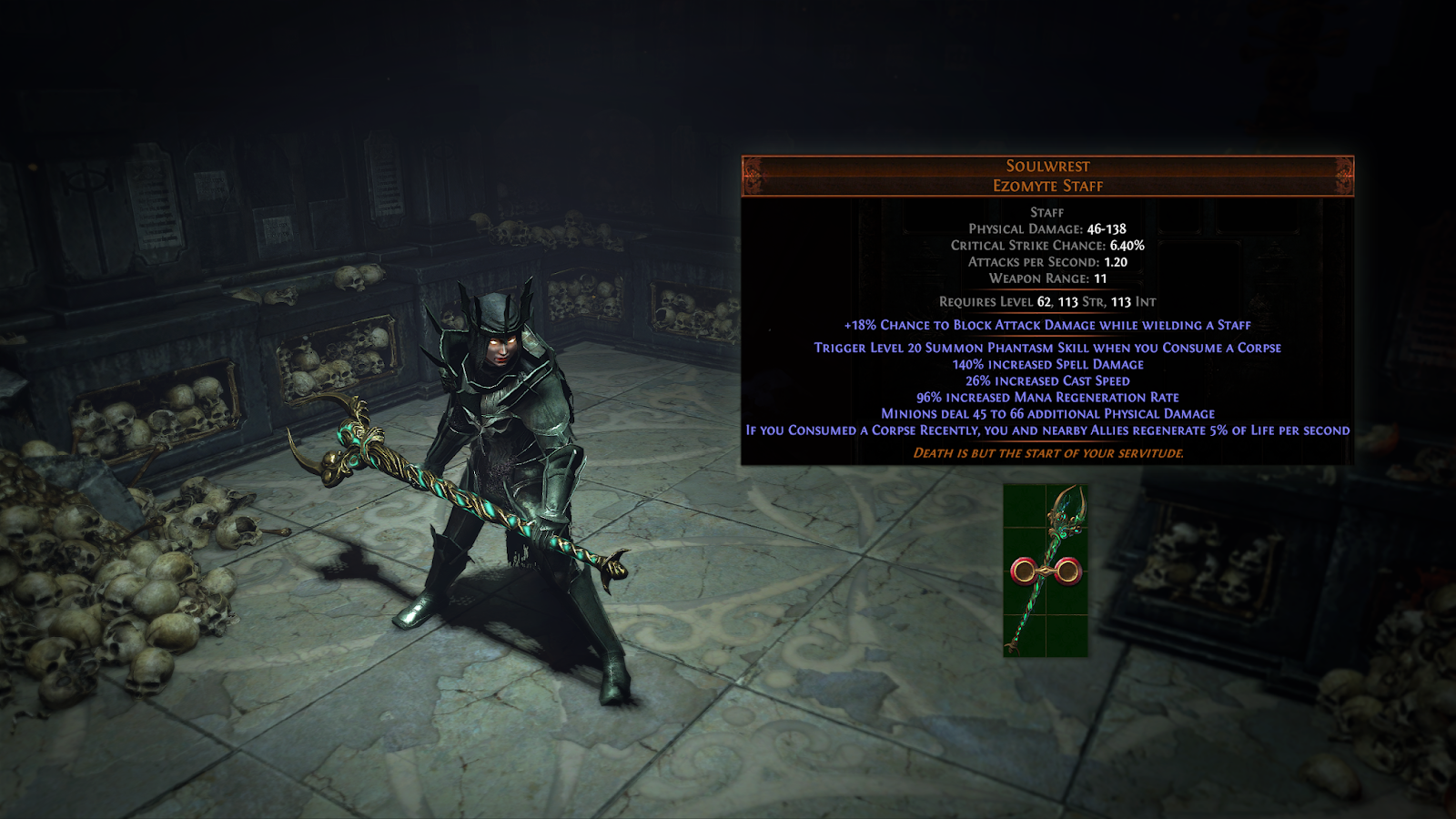The height and width of the screenshot is (819, 1456).
Task: Click the Requires Level 62 requirement text
Action: pyautogui.click(x=1047, y=301)
